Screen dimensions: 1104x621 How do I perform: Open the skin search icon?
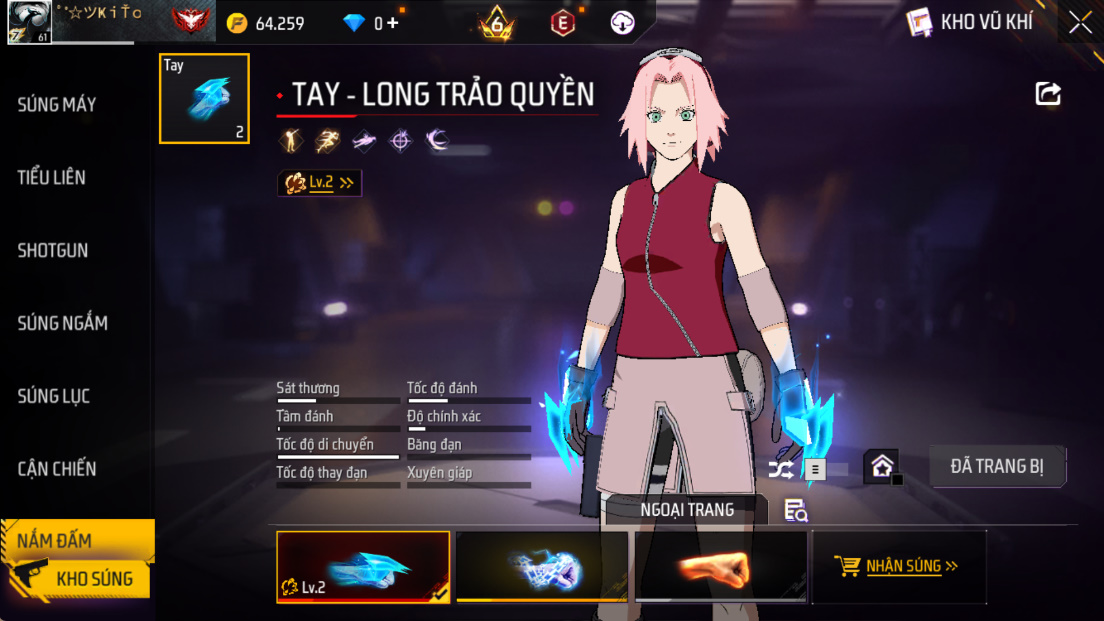[x=796, y=511]
